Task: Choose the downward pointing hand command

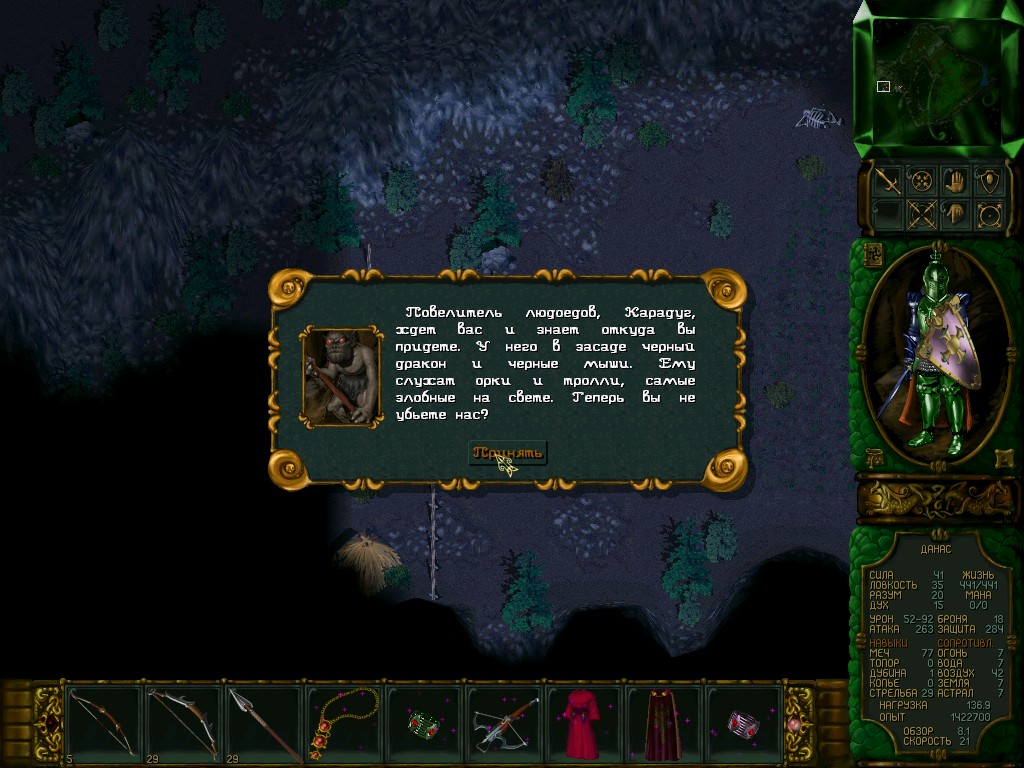Action: (954, 213)
